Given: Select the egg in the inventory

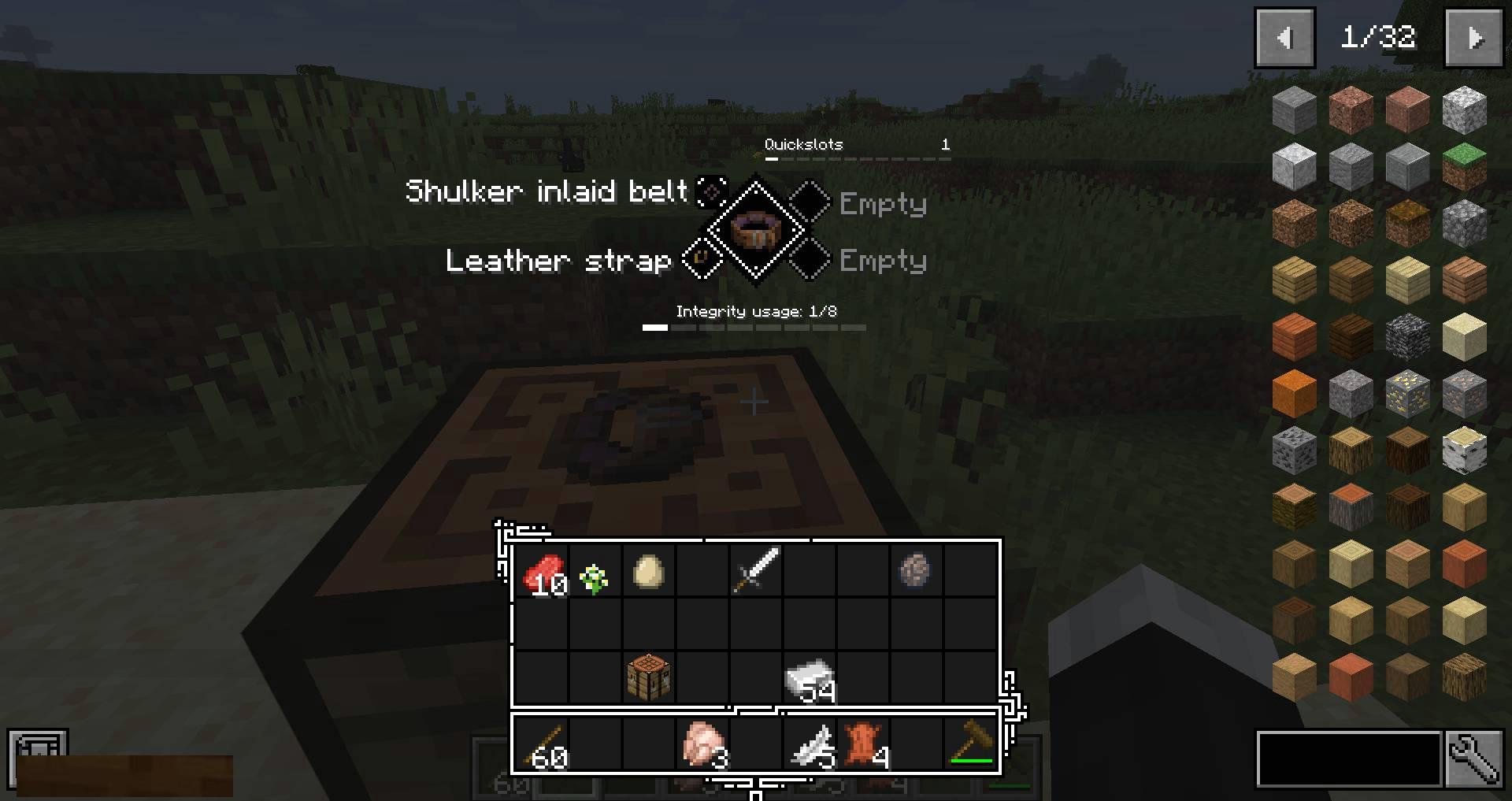Looking at the screenshot, I should click(x=648, y=572).
